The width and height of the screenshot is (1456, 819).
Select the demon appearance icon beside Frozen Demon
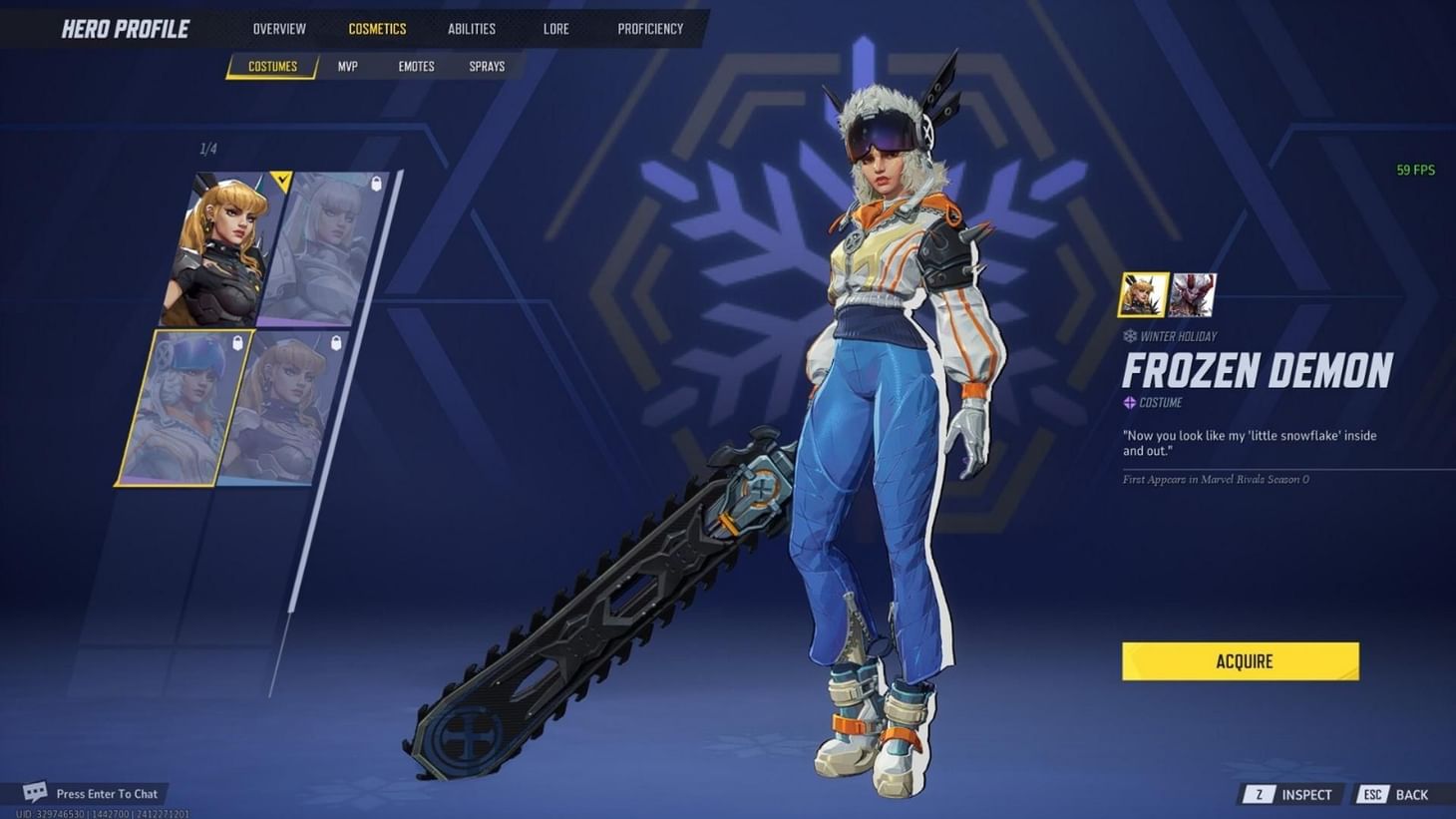tap(1192, 294)
